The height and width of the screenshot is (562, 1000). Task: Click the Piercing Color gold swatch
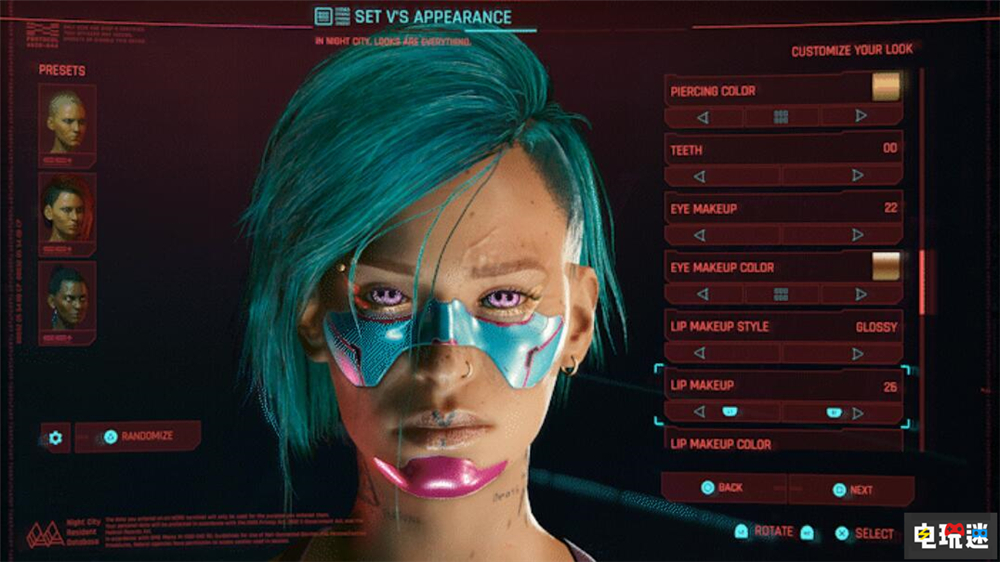[x=885, y=89]
